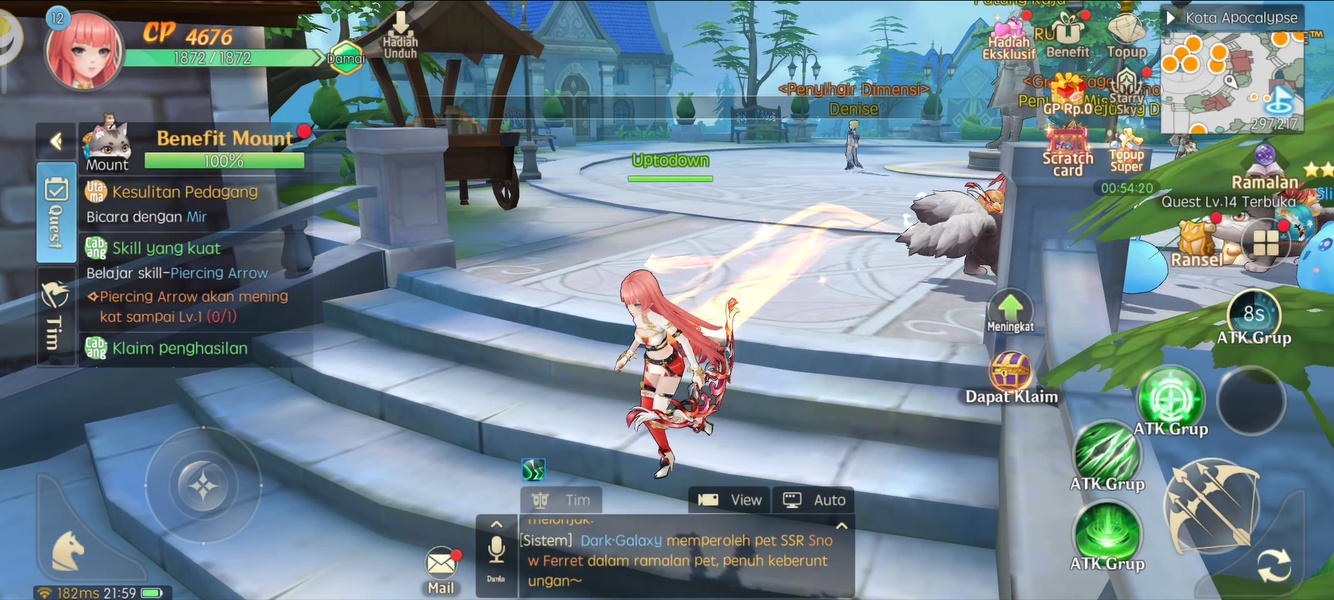Switch to the Tim tab on the side panel
The width and height of the screenshot is (1334, 600).
55,314
